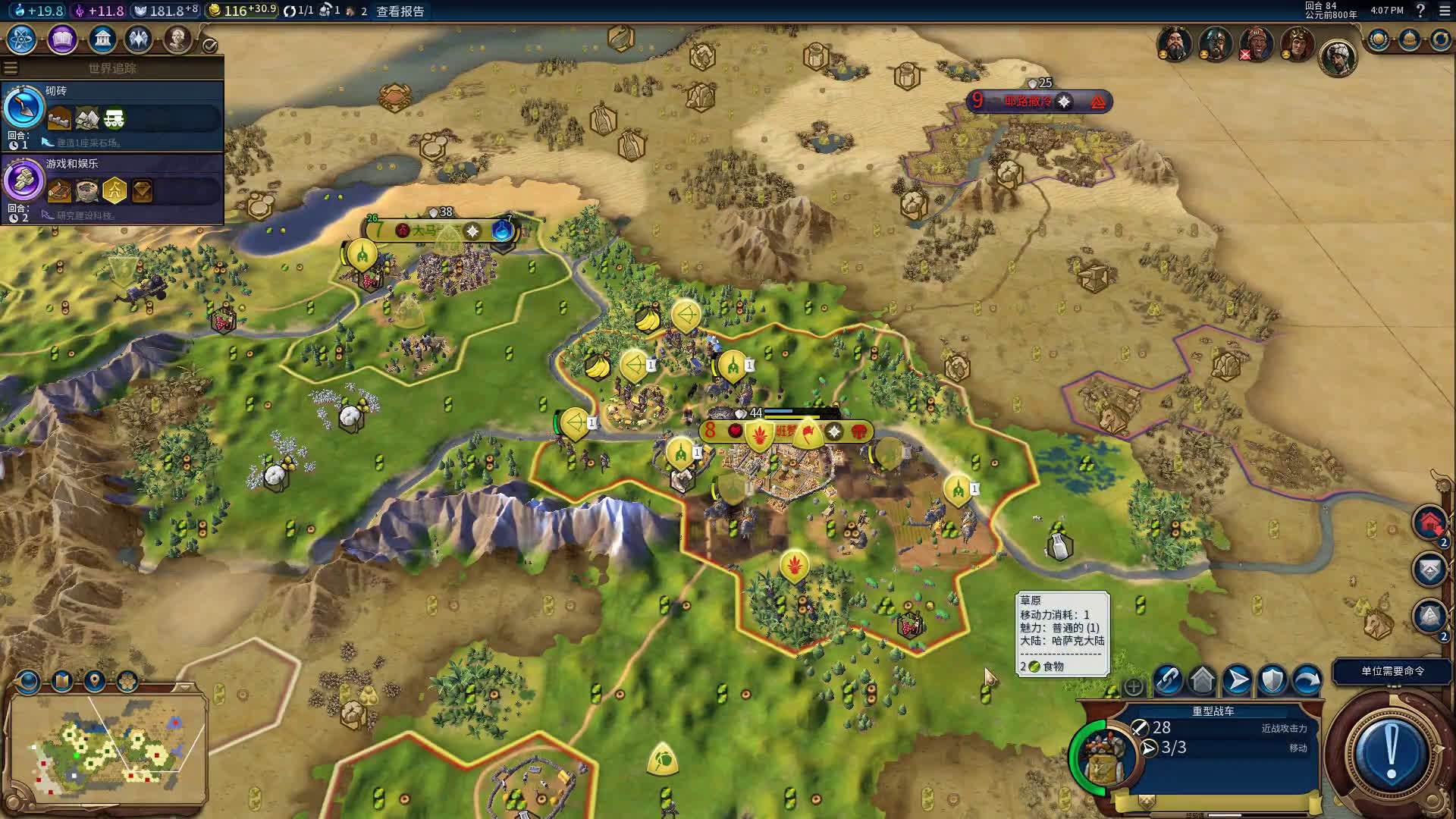Open the world rankings laurel icon
1456x819 pixels.
[x=1378, y=39]
